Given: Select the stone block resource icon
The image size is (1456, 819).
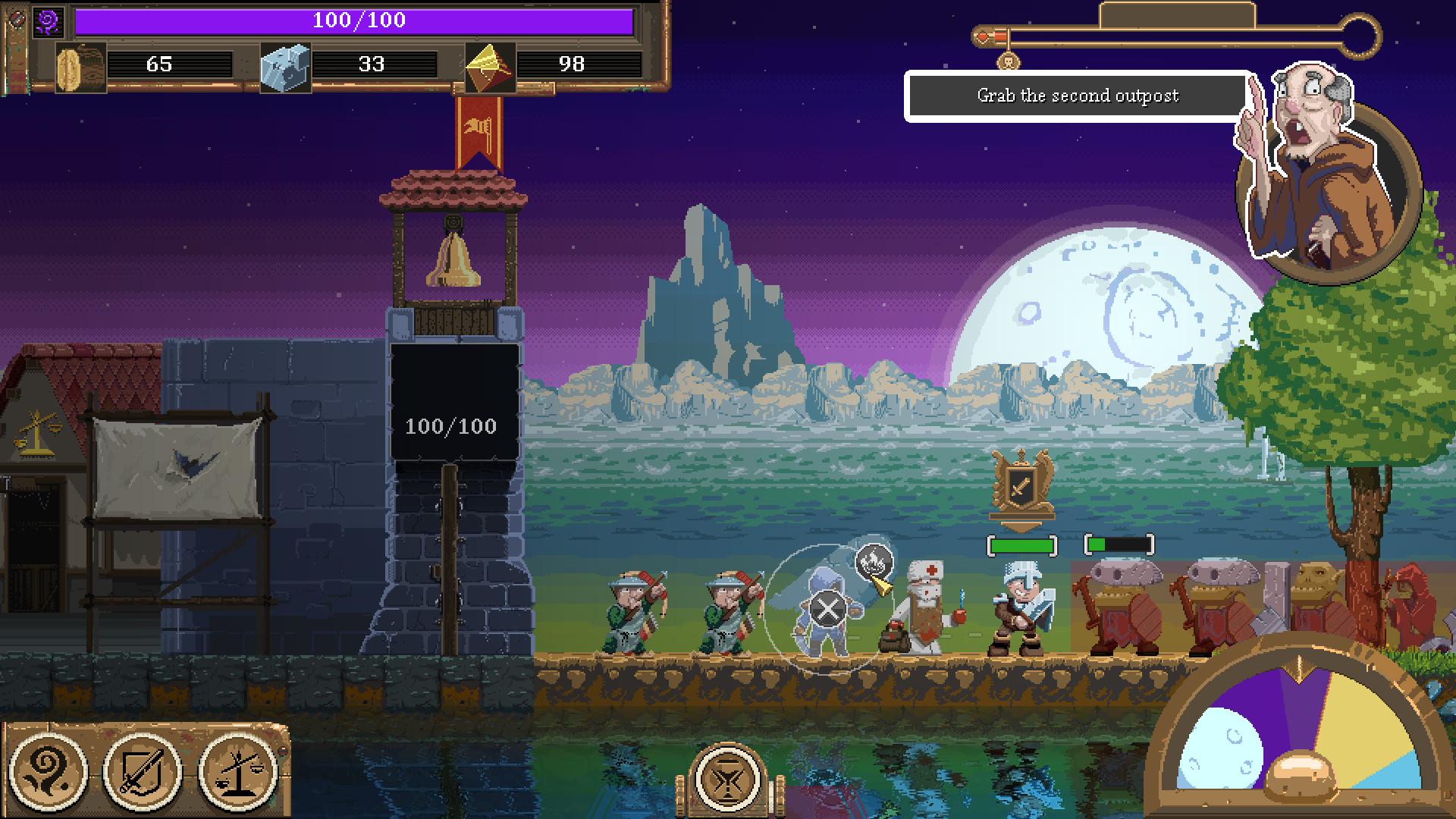Looking at the screenshot, I should [x=285, y=67].
